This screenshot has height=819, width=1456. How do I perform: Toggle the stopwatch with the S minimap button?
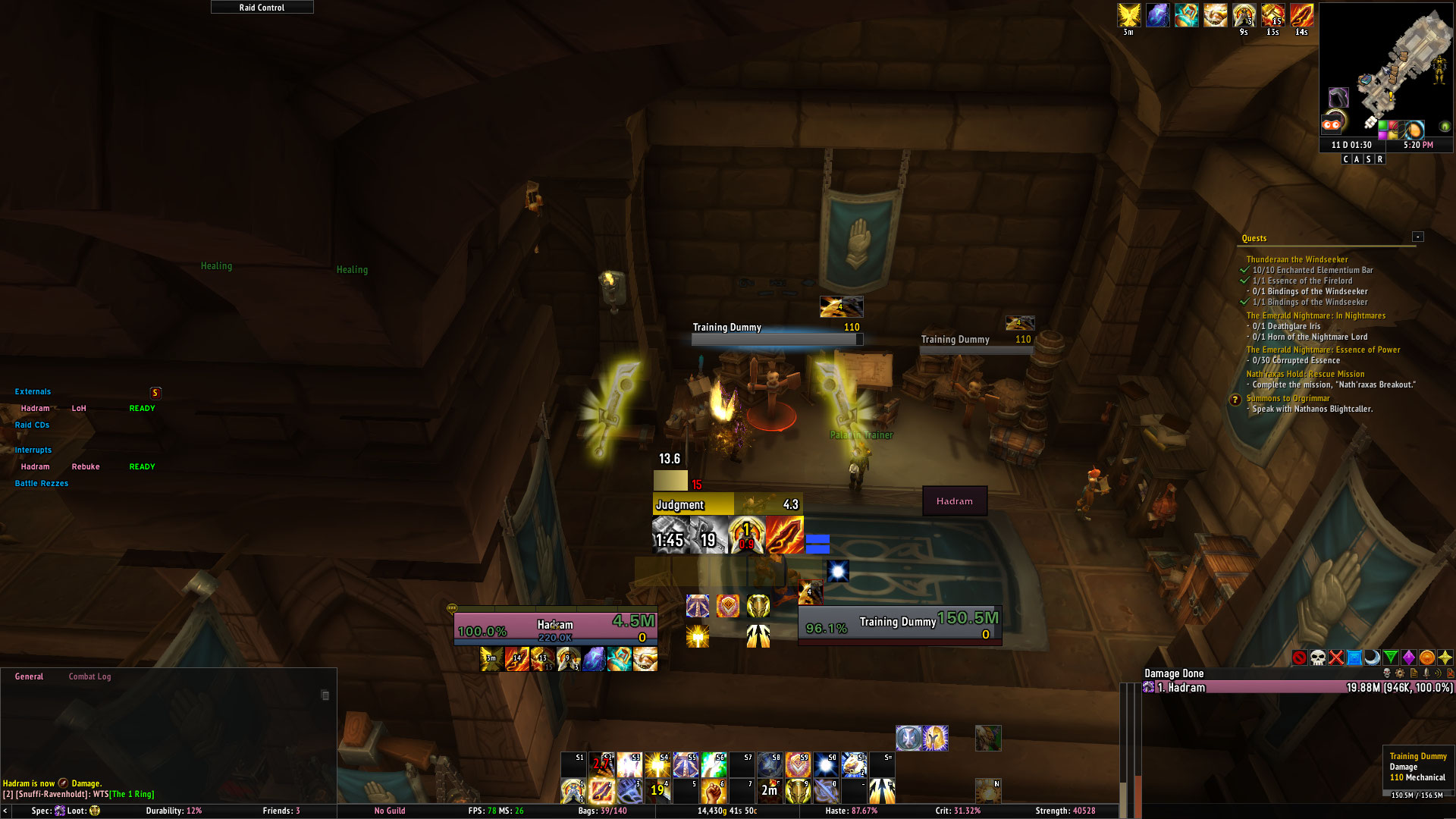point(1369,159)
